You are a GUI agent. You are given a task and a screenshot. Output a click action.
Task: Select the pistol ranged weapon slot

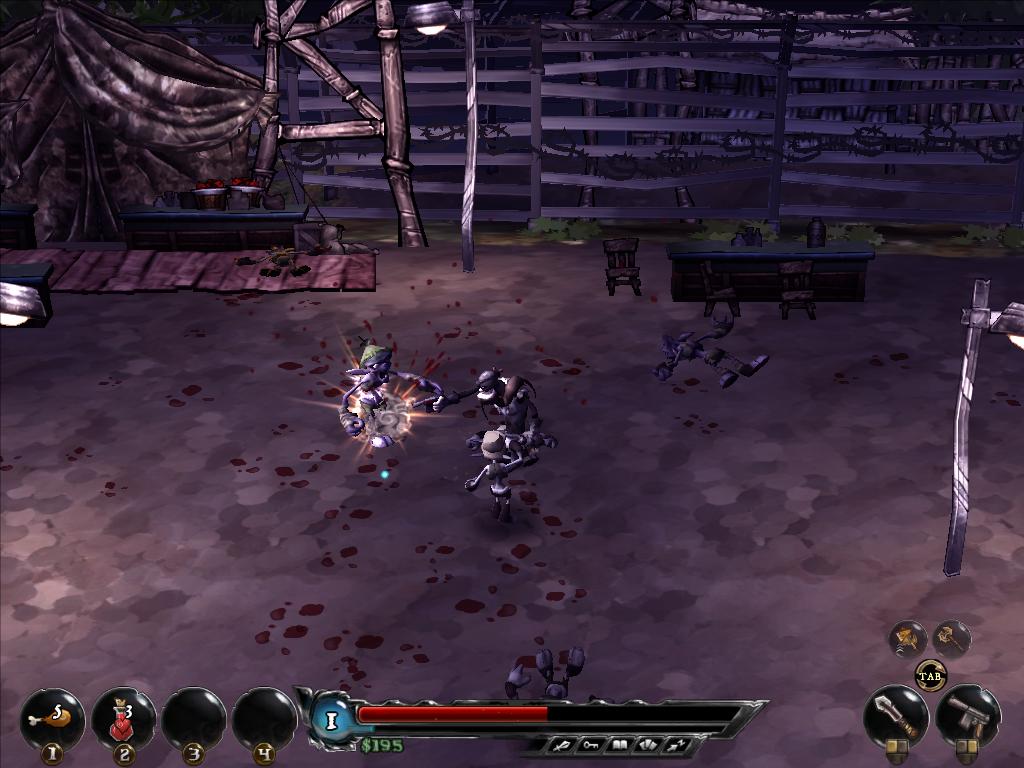point(967,714)
